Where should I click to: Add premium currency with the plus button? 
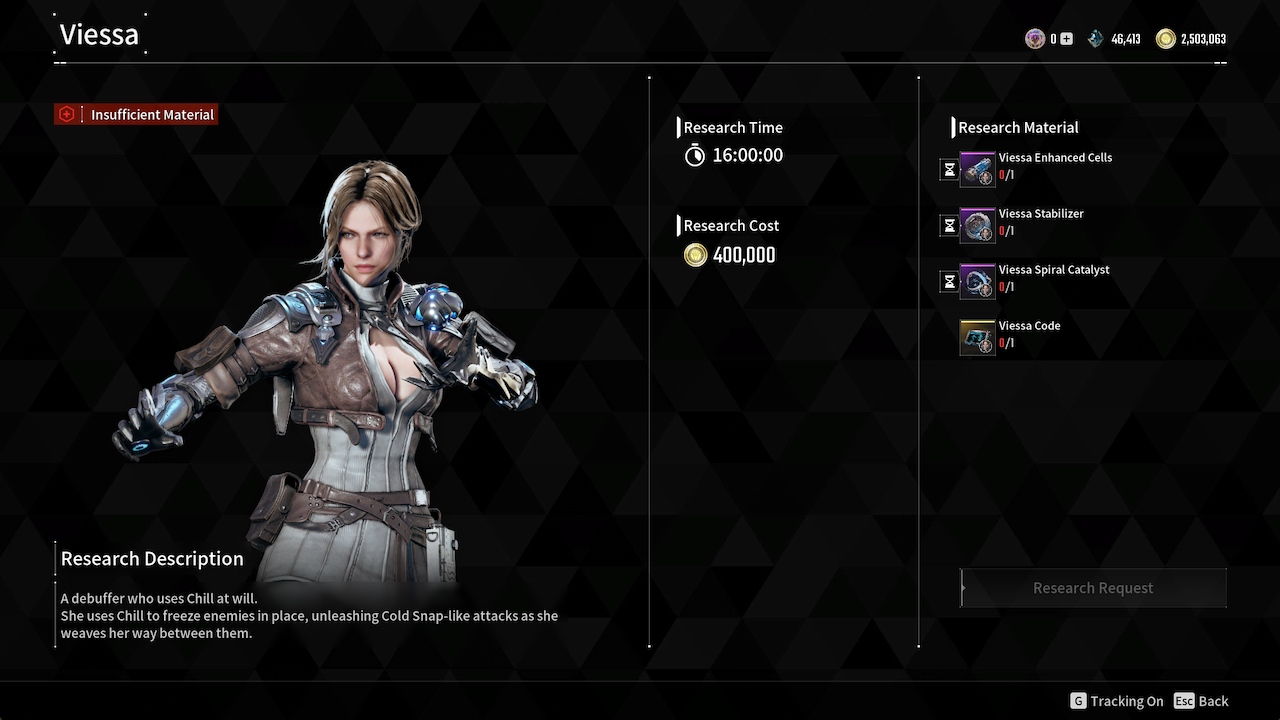(x=1066, y=39)
